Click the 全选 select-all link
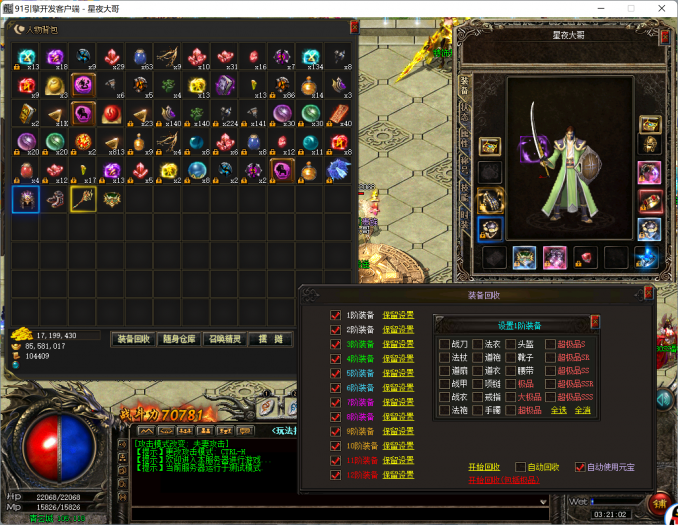 pyautogui.click(x=558, y=410)
